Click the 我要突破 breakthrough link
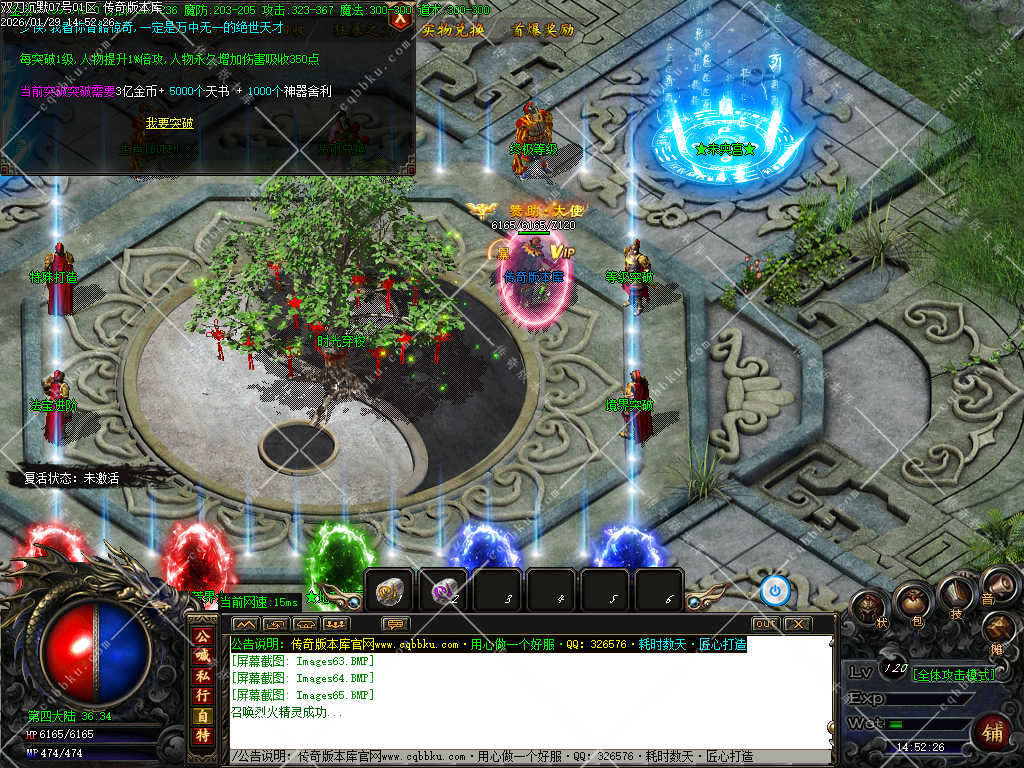Viewport: 1024px width, 768px height. 170,123
